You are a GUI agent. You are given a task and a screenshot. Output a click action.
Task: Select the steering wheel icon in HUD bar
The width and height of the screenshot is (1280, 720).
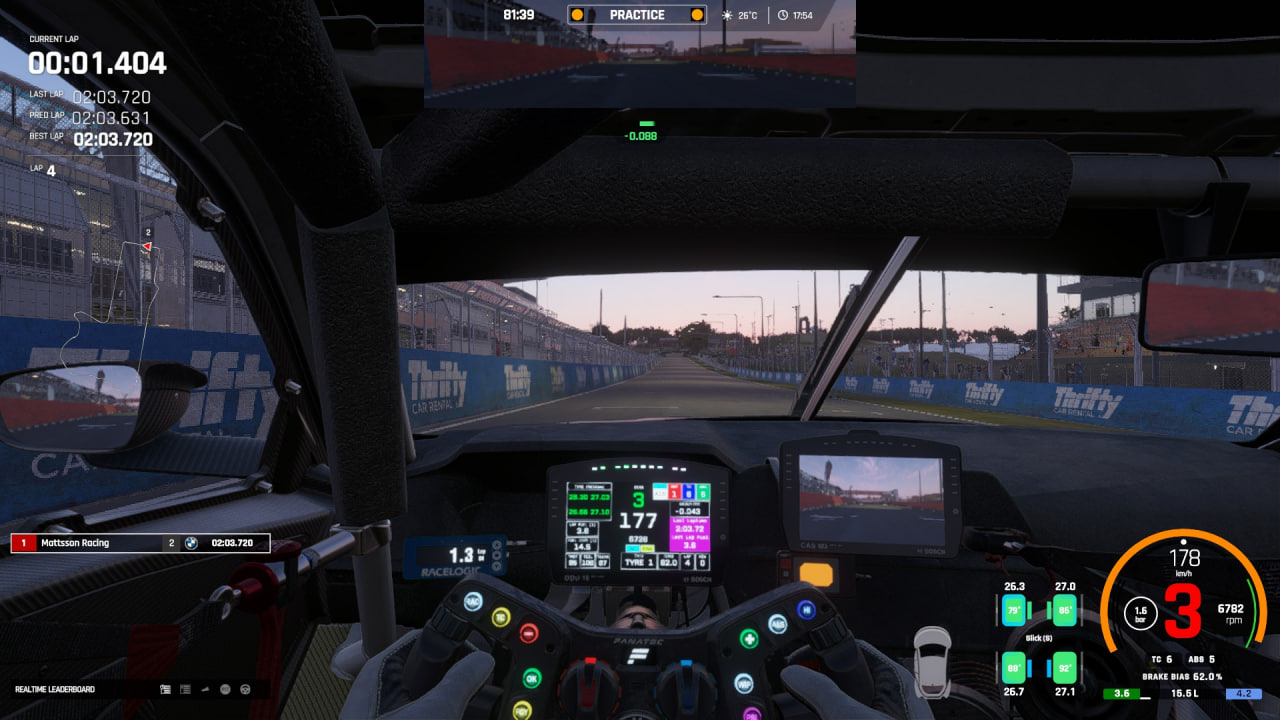click(x=244, y=689)
